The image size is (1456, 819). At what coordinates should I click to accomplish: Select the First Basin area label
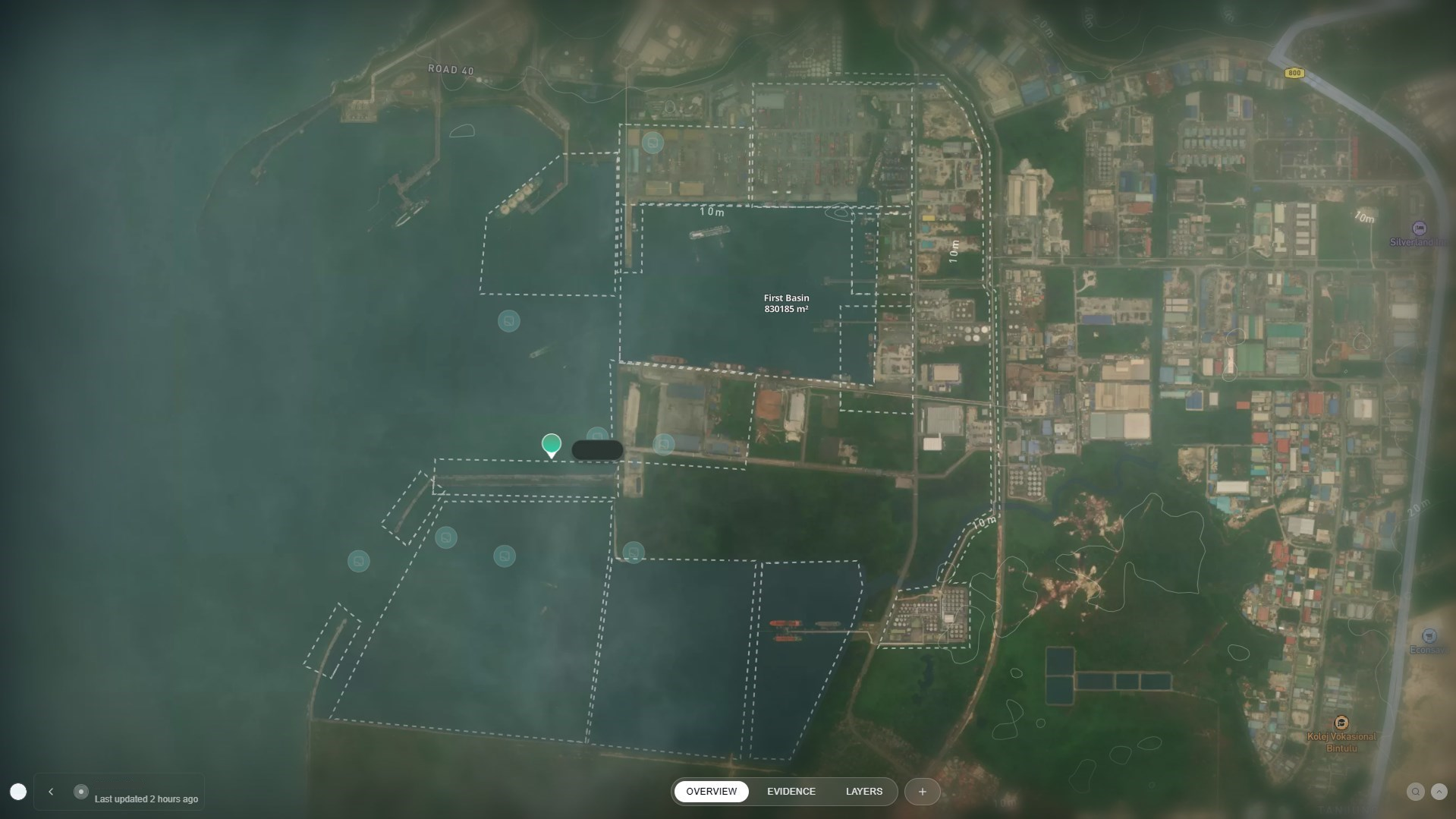tap(786, 304)
